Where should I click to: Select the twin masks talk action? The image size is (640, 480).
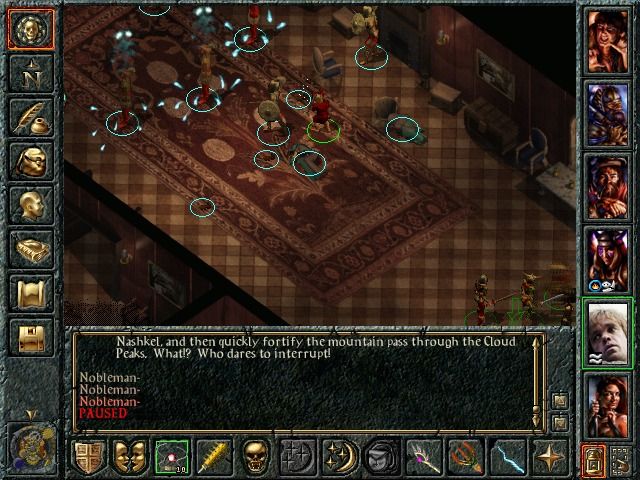coord(130,457)
